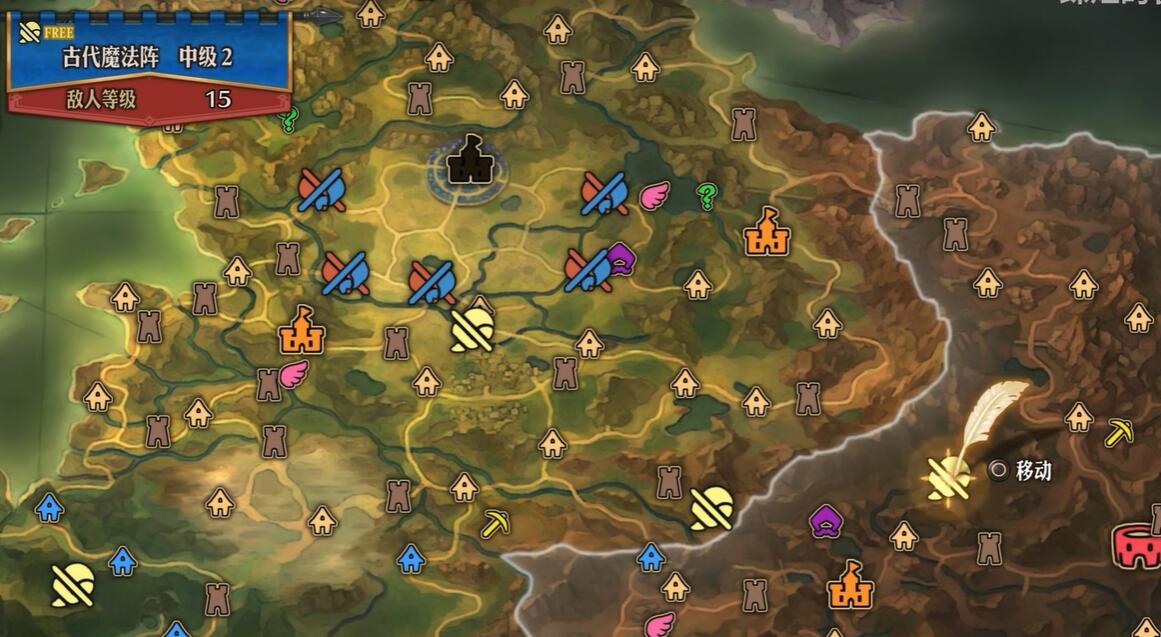Select the black castle on the magic circle
The image size is (1161, 637).
click(x=468, y=160)
